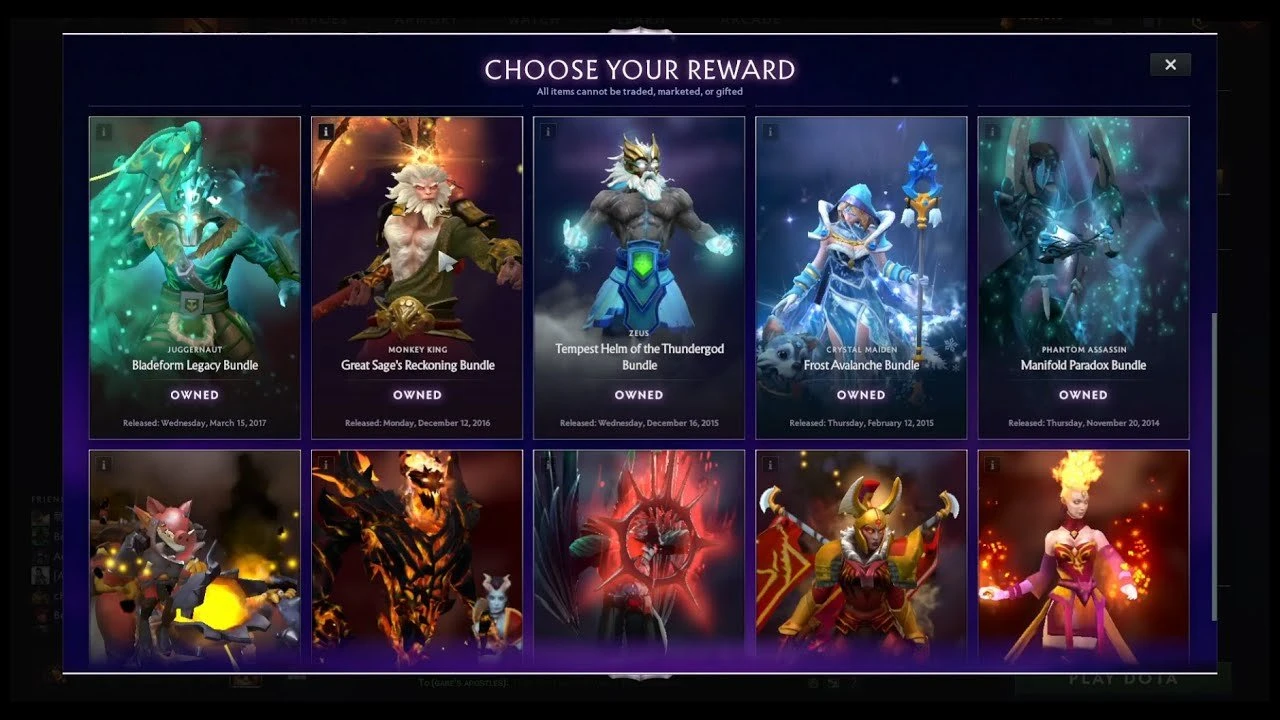Select the Legion Commander gold armor card
The image size is (1280, 720).
tap(861, 558)
